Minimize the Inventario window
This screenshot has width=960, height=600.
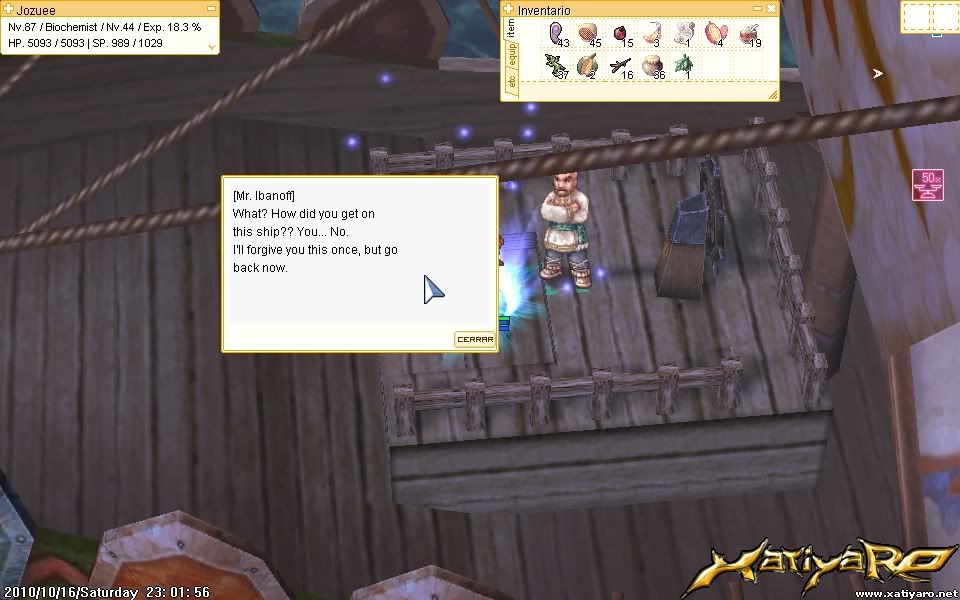click(x=757, y=9)
